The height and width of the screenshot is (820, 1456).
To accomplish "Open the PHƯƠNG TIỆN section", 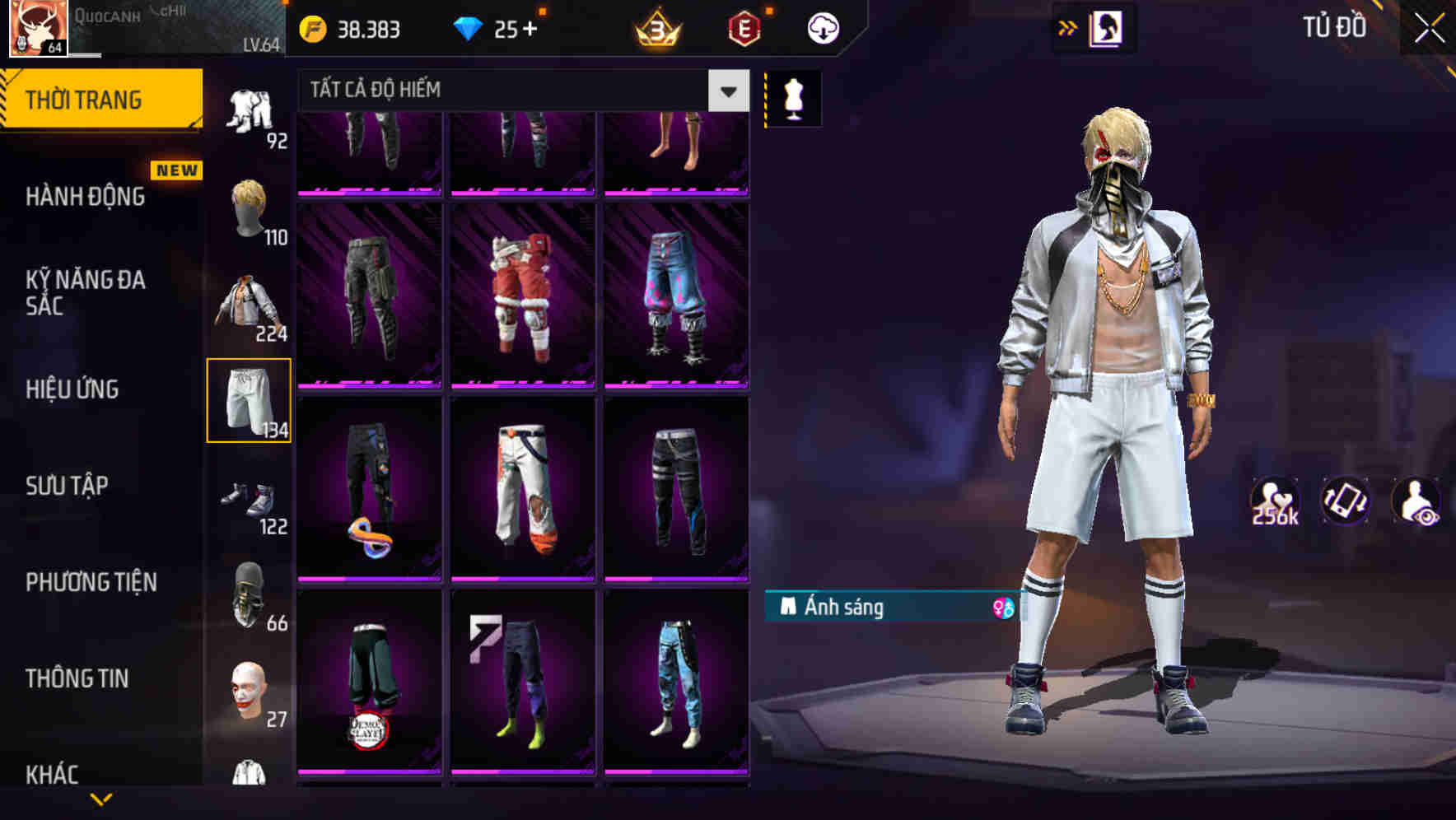I will point(88,582).
